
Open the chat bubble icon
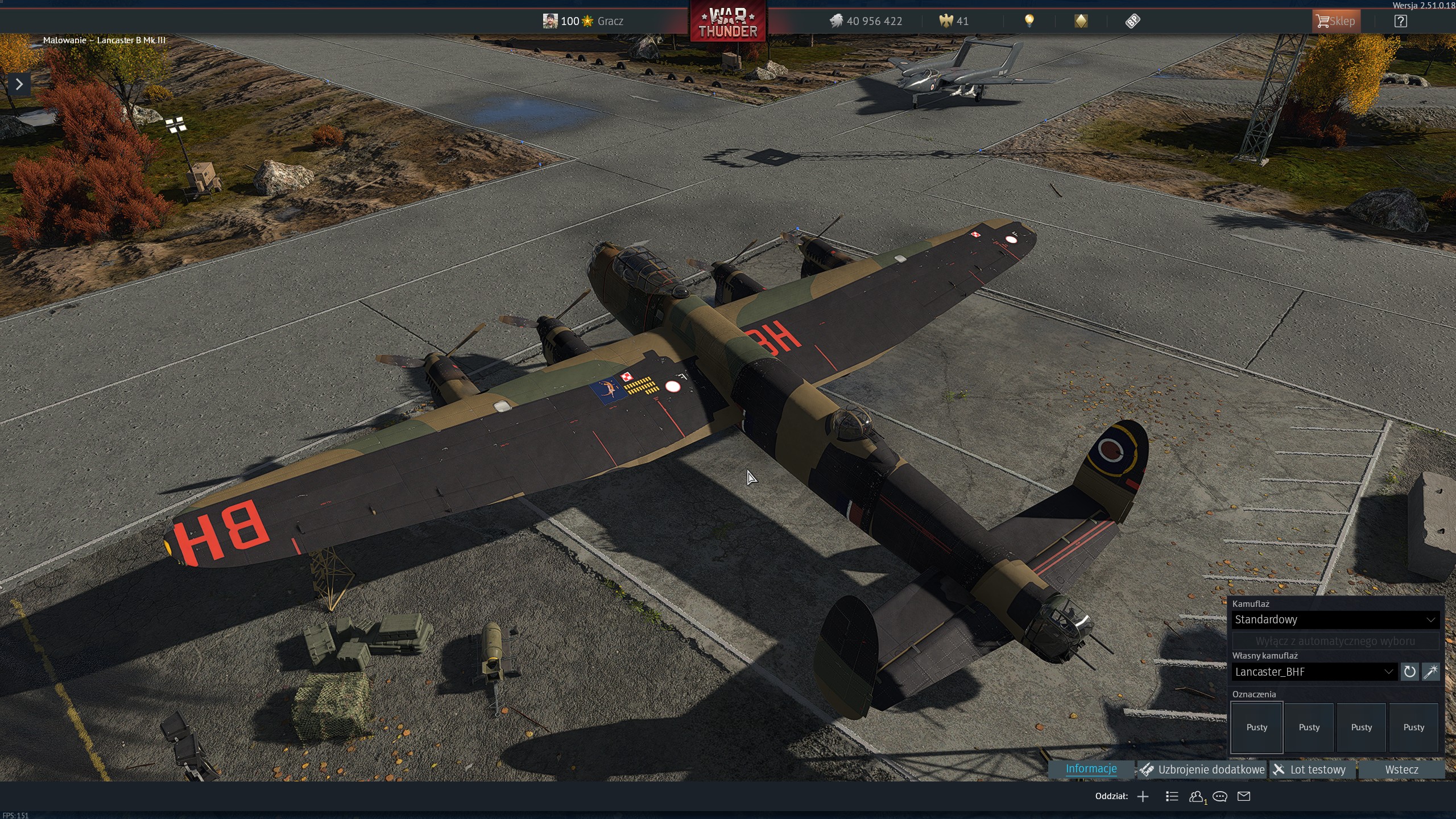1220,796
